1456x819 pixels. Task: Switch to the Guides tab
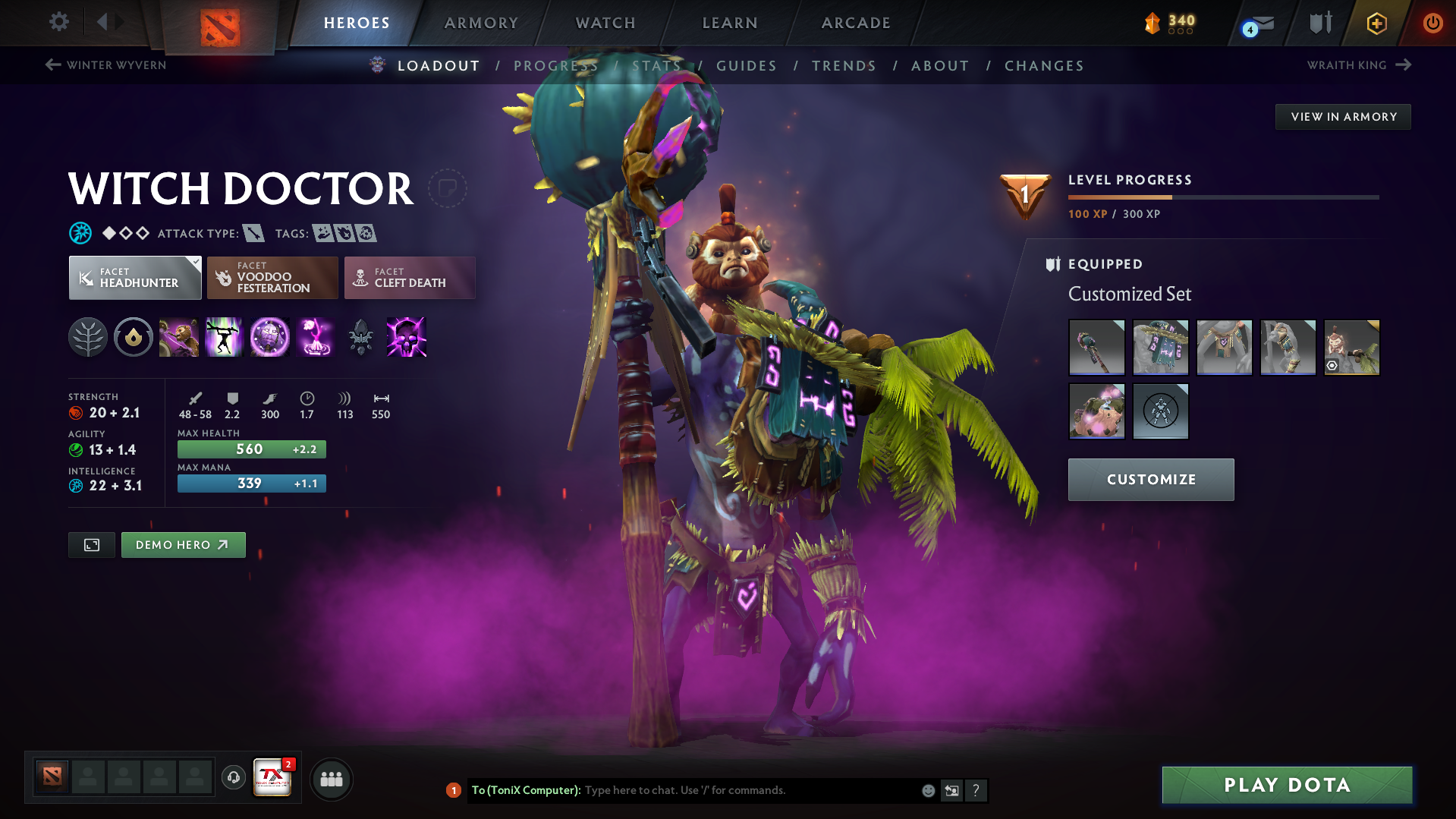746,66
